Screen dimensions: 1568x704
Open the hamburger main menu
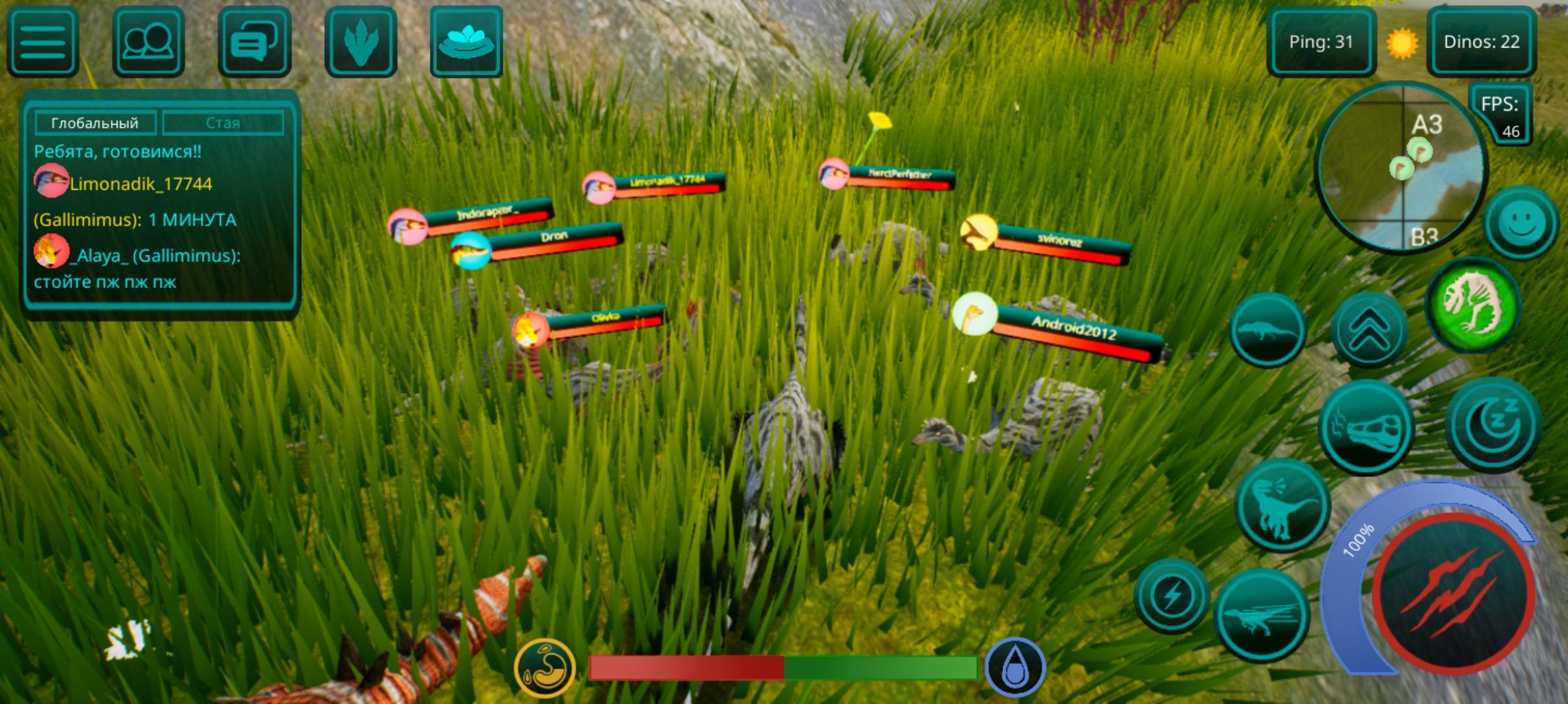pyautogui.click(x=42, y=43)
